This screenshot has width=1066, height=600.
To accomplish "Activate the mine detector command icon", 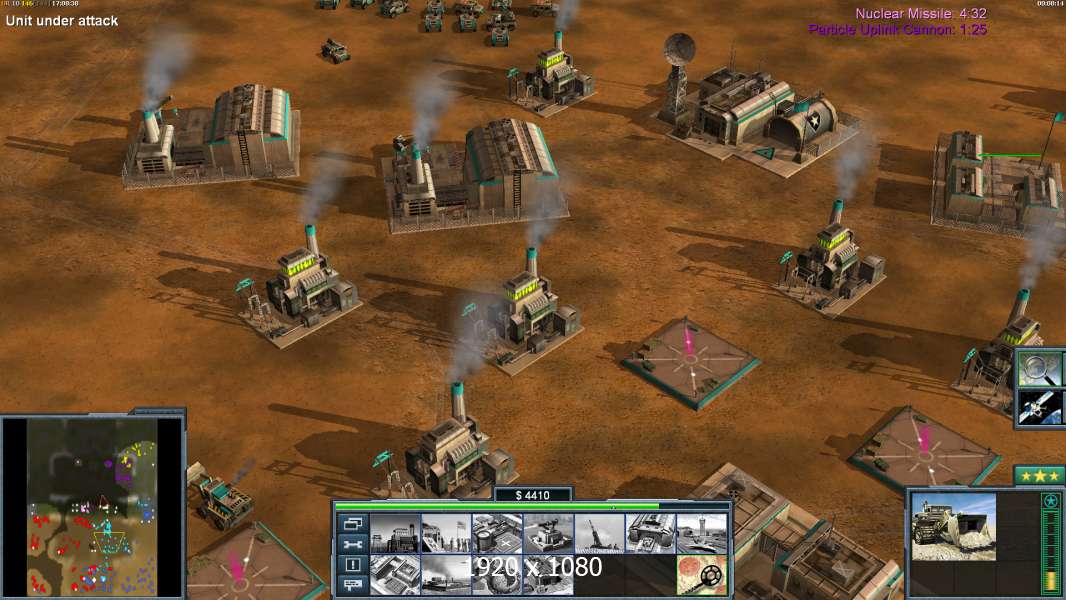I will click(x=701, y=574).
